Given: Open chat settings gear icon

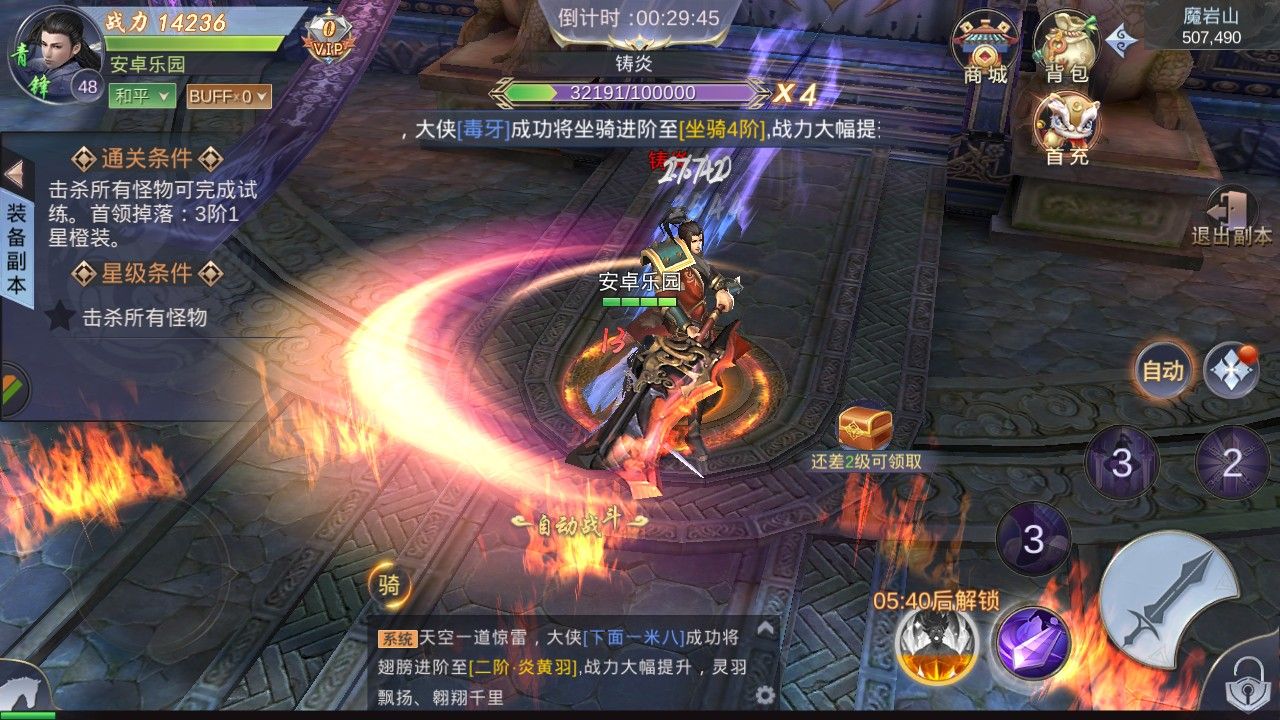Looking at the screenshot, I should [766, 695].
